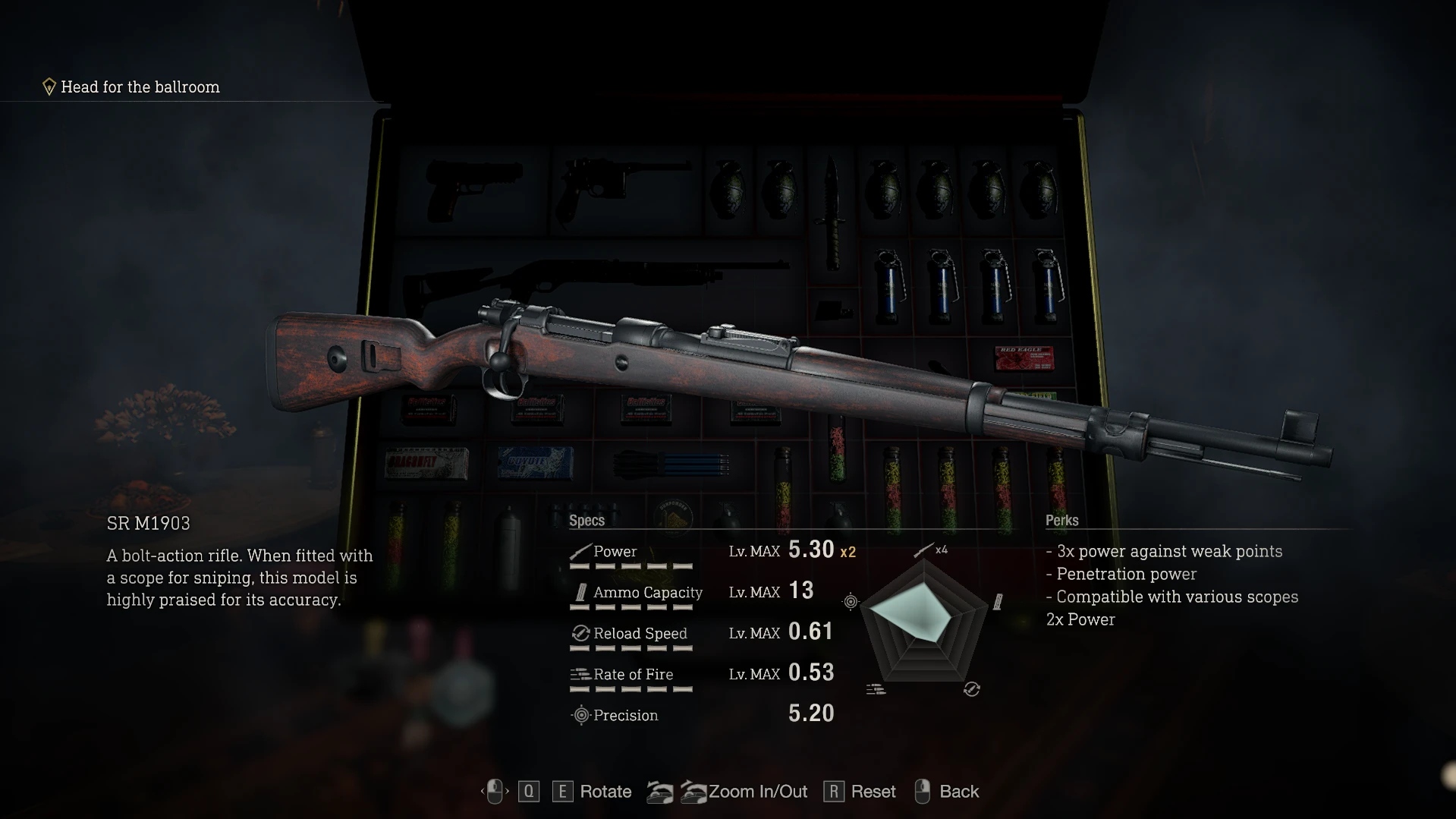The width and height of the screenshot is (1456, 819).
Task: Reset the rifle view with the Reset option
Action: pos(873,792)
